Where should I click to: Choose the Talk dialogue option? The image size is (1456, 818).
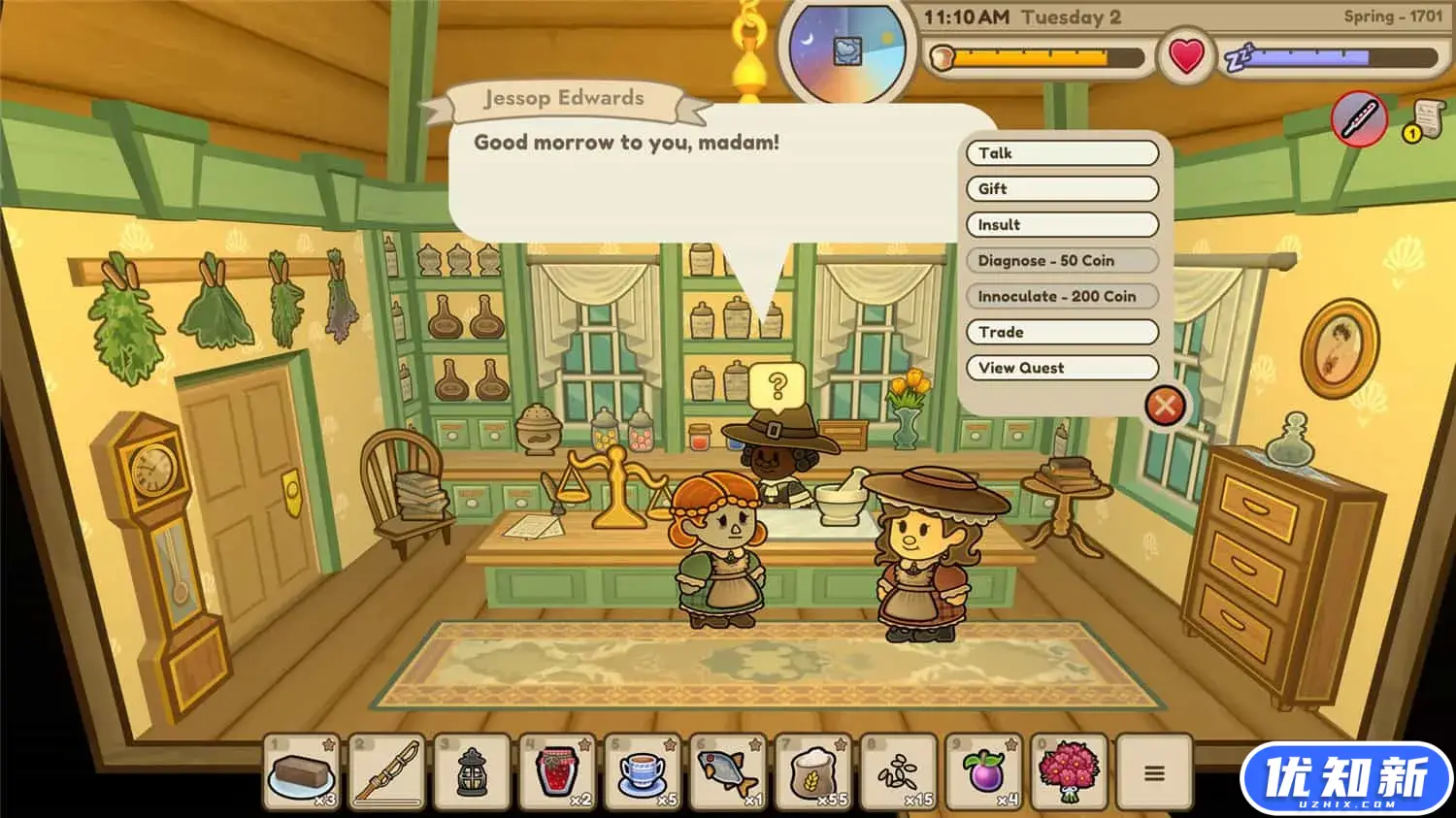pyautogui.click(x=1062, y=153)
